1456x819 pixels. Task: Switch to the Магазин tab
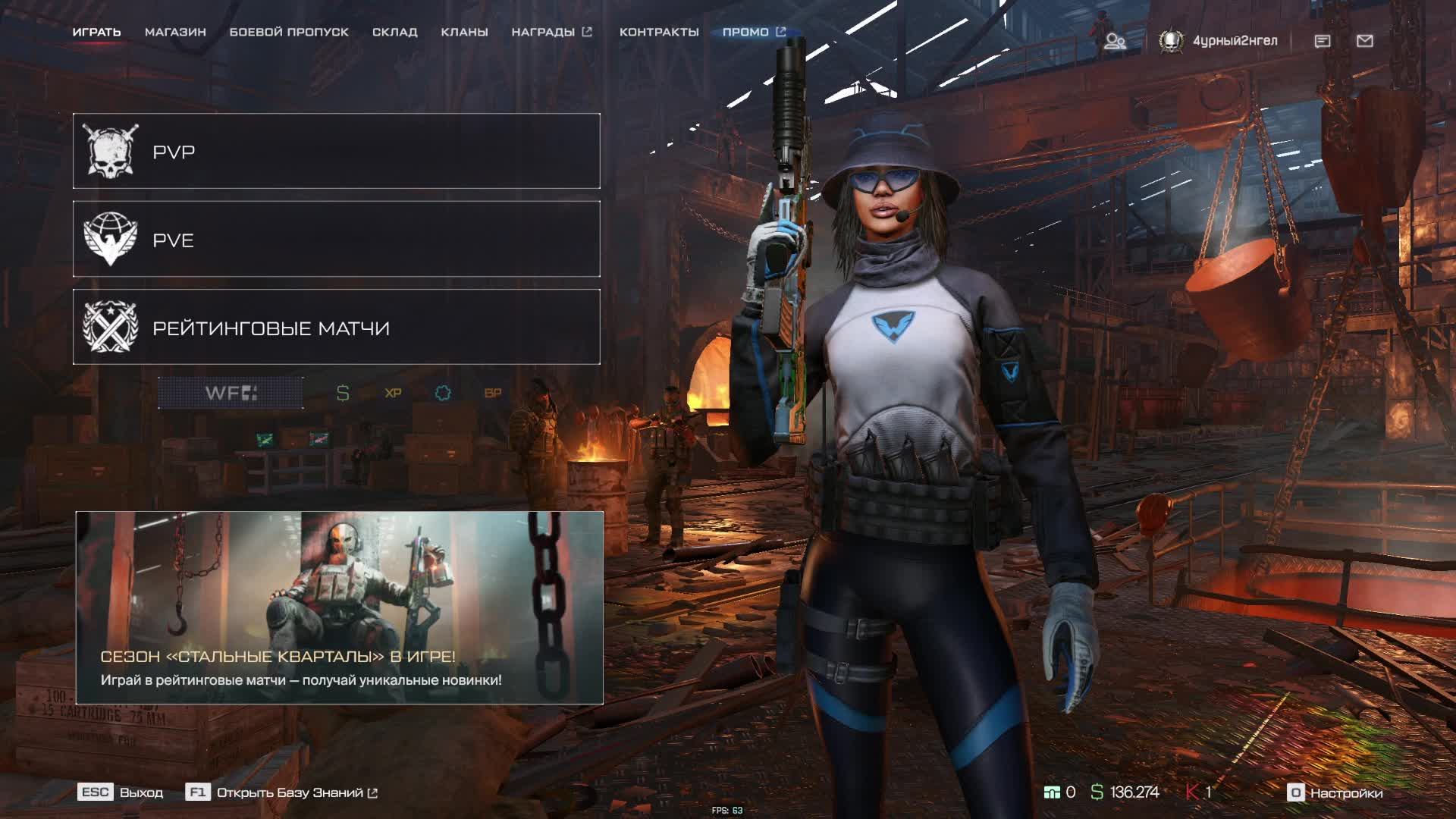coord(175,32)
